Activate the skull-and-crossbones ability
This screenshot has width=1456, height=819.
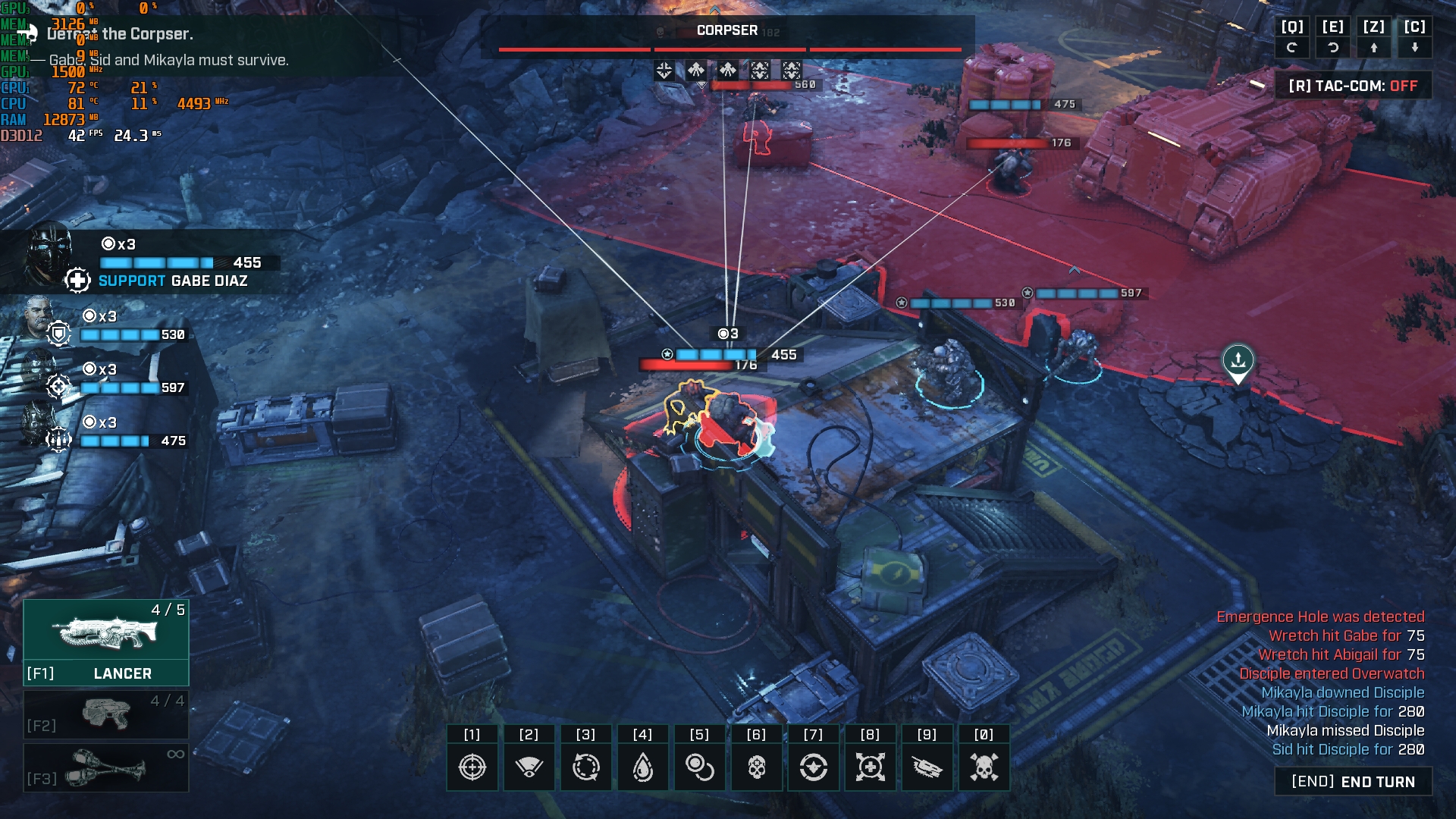click(984, 767)
